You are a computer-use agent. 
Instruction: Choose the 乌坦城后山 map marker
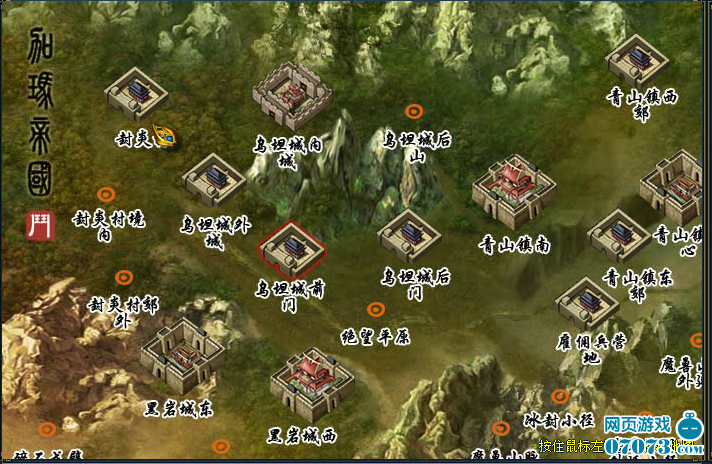413,111
